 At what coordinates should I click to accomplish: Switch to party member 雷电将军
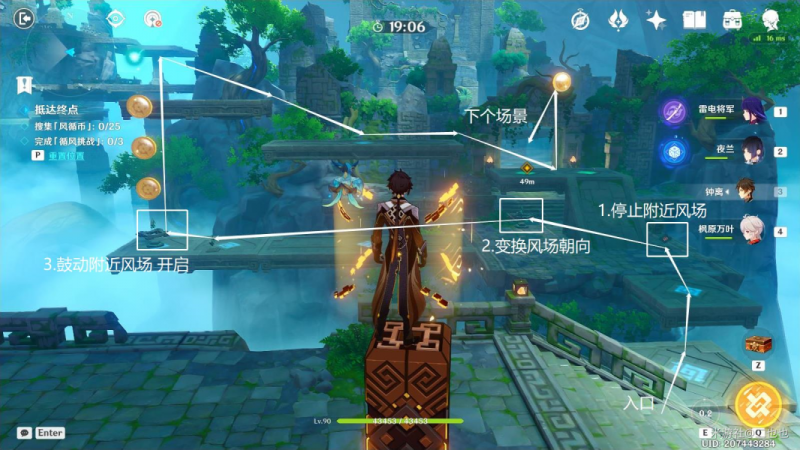pos(751,109)
